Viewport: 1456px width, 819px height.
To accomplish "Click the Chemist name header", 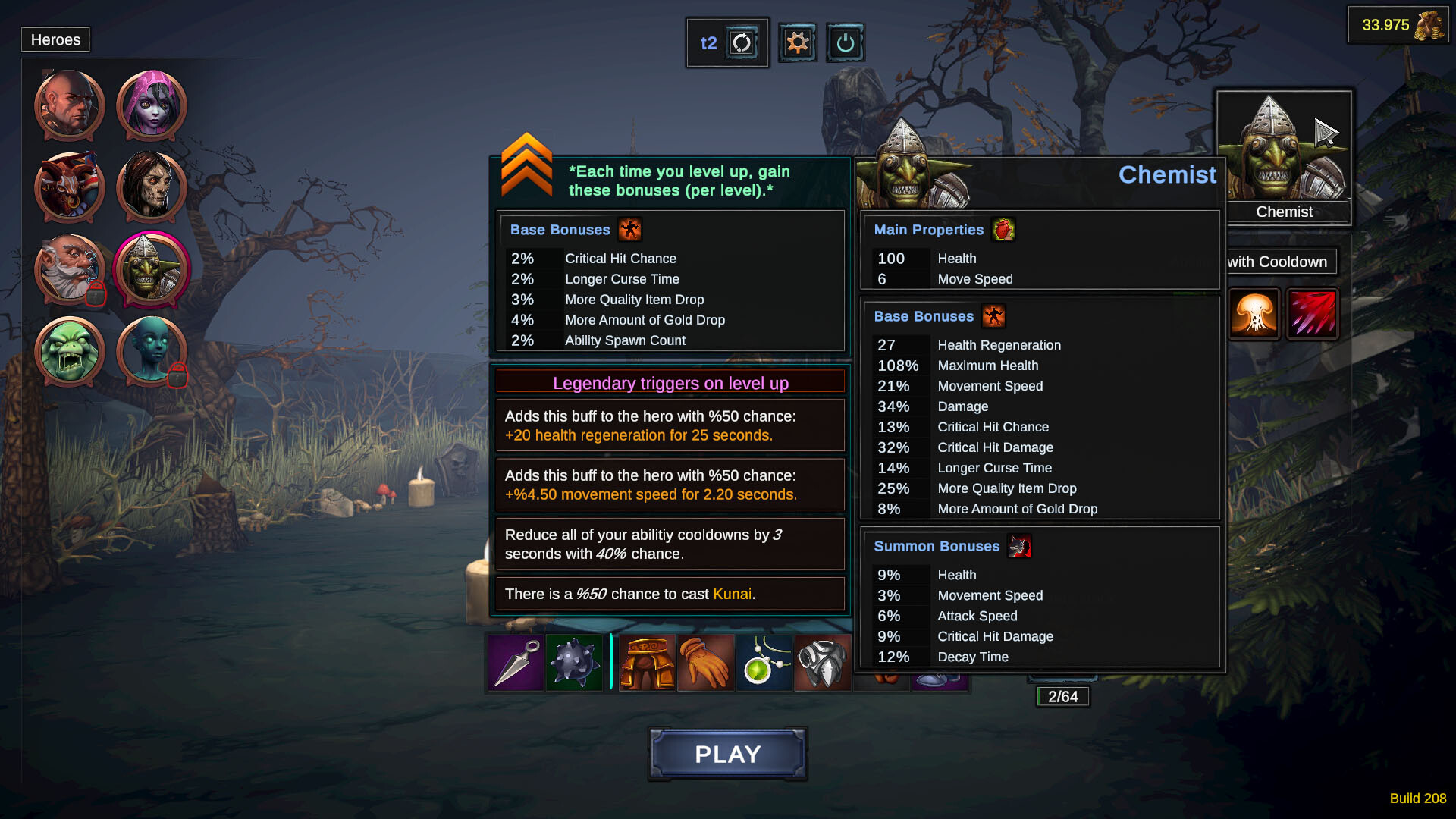I will 1168,175.
